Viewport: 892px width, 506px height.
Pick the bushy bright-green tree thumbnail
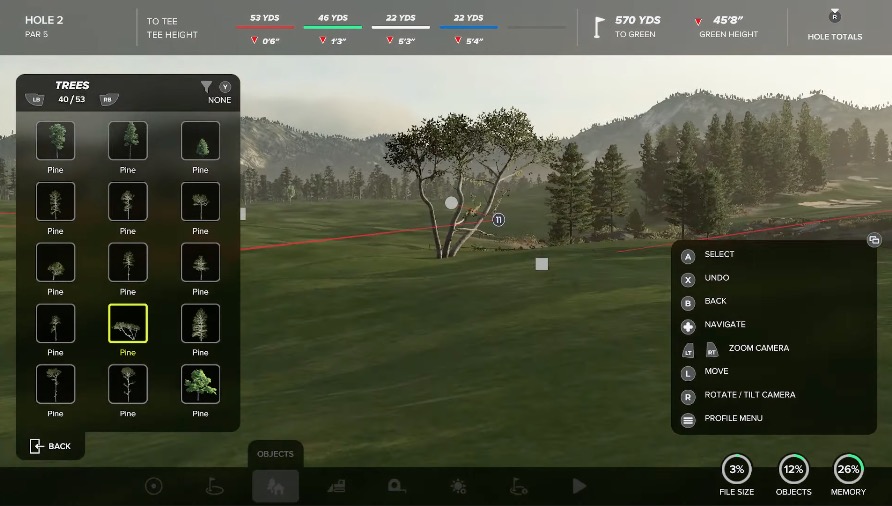point(200,384)
